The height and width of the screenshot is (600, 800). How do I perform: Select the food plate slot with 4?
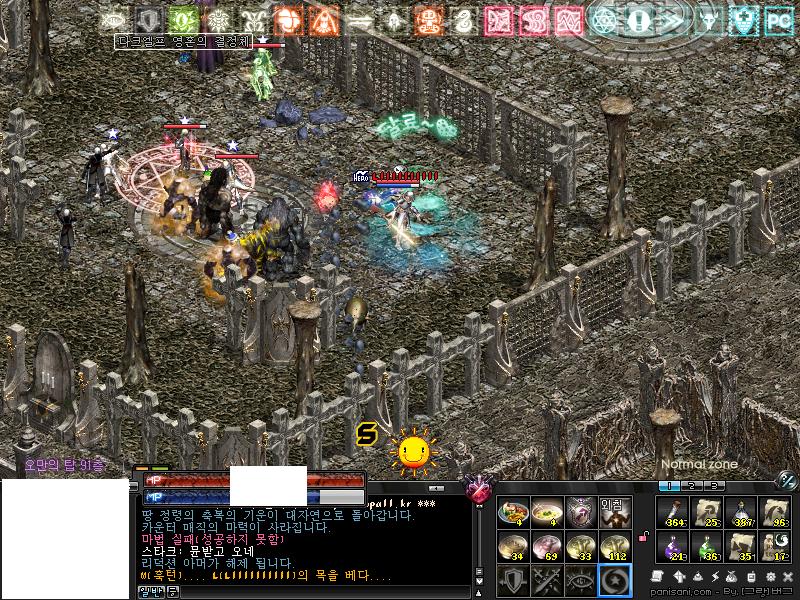(x=513, y=511)
